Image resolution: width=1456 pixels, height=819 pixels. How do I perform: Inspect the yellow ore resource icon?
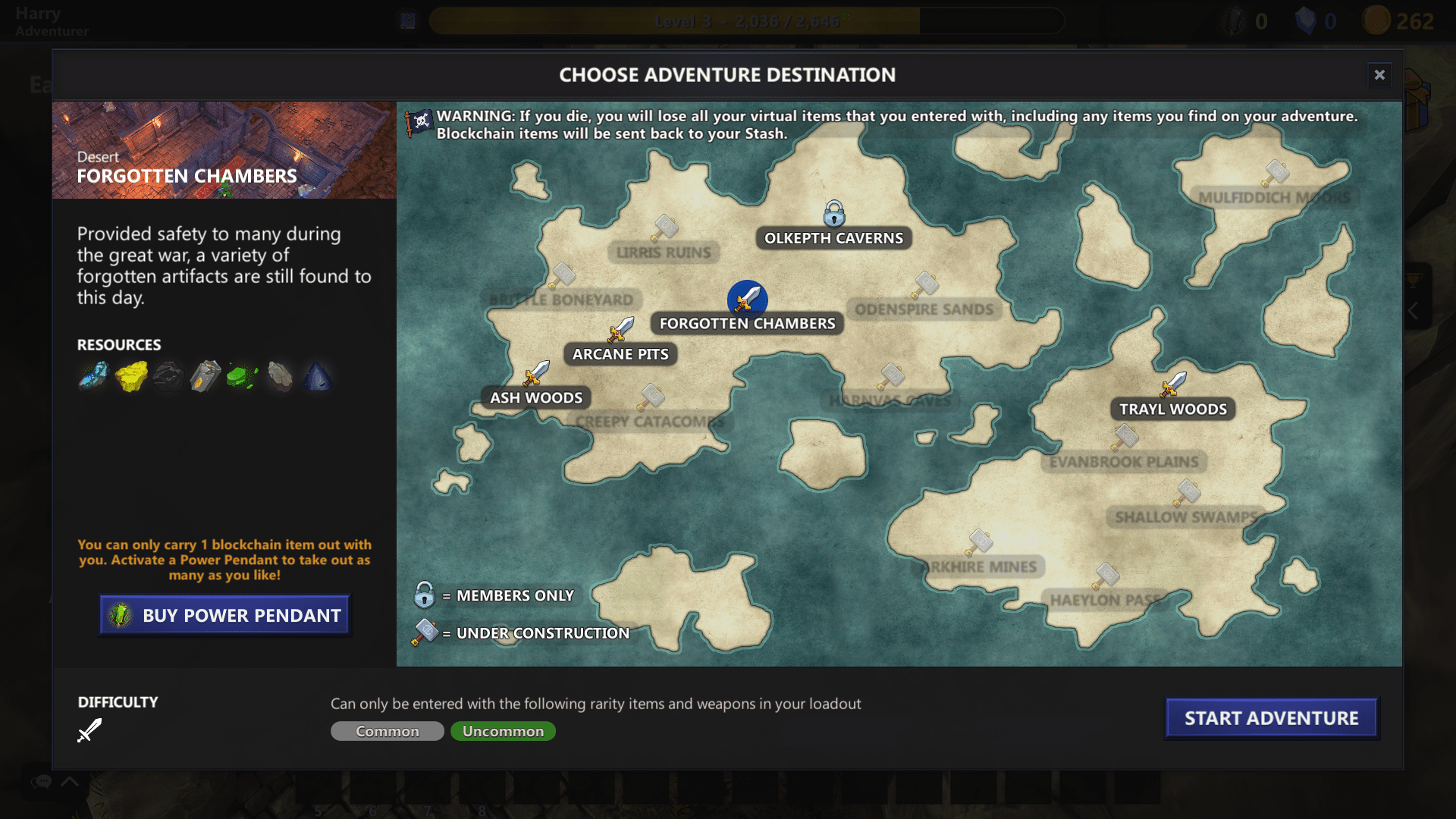tap(131, 376)
